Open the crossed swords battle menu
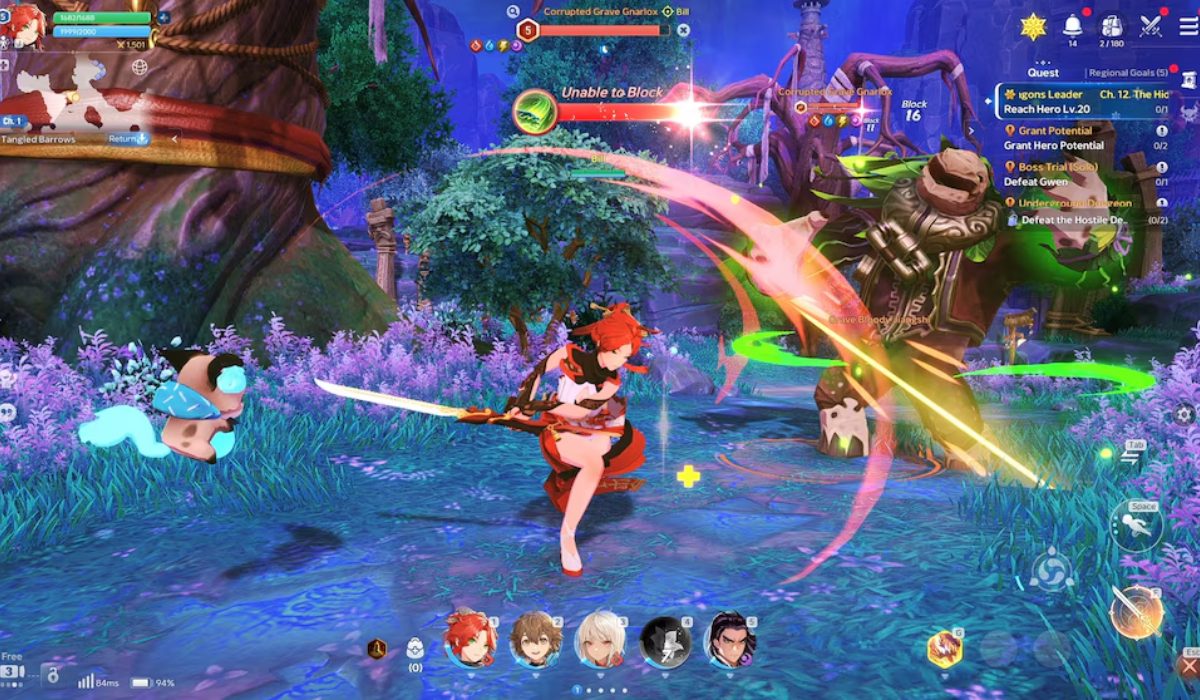Viewport: 1200px width, 700px height. click(x=1153, y=27)
